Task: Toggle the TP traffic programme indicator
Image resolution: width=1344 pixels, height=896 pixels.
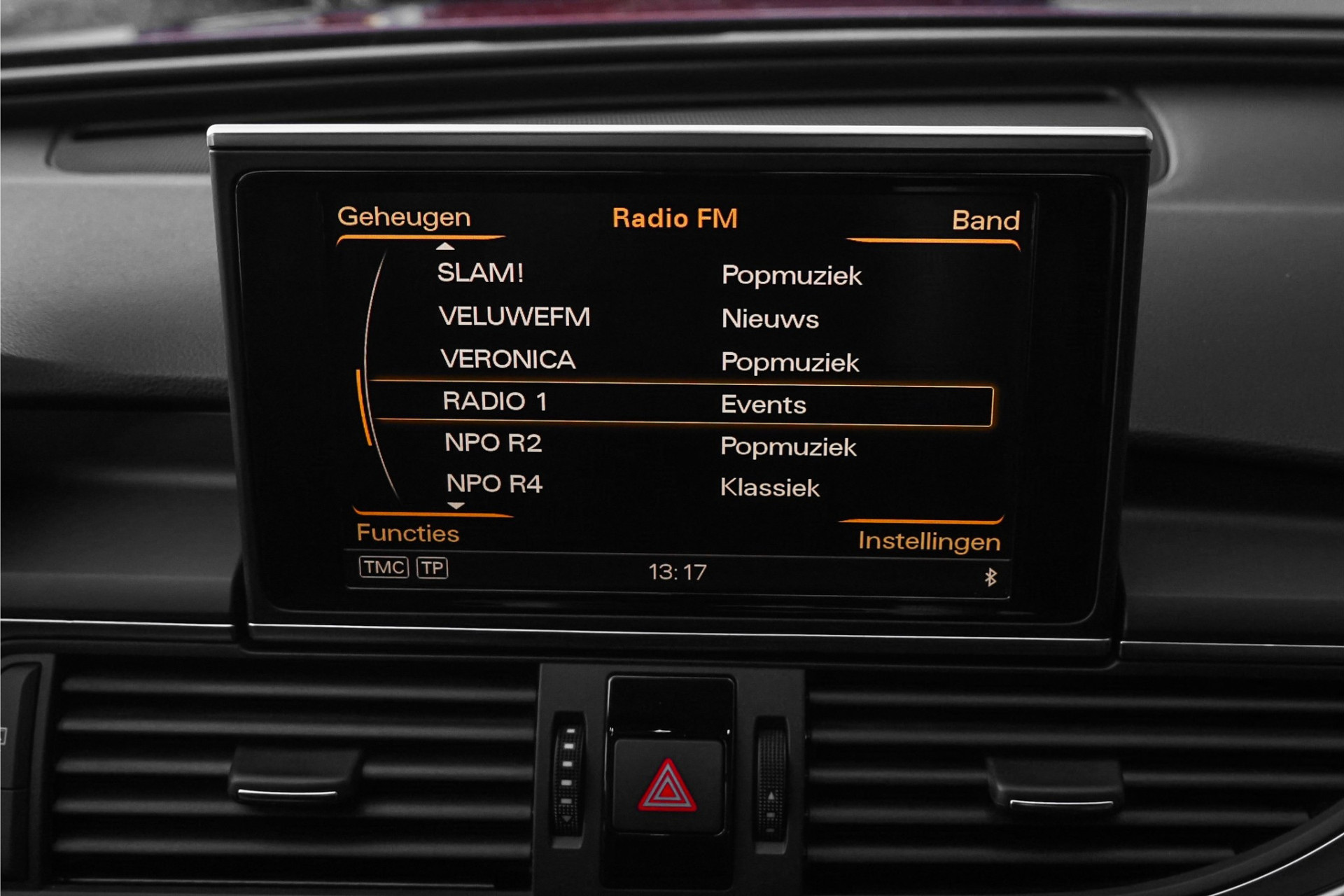Action: [x=432, y=568]
